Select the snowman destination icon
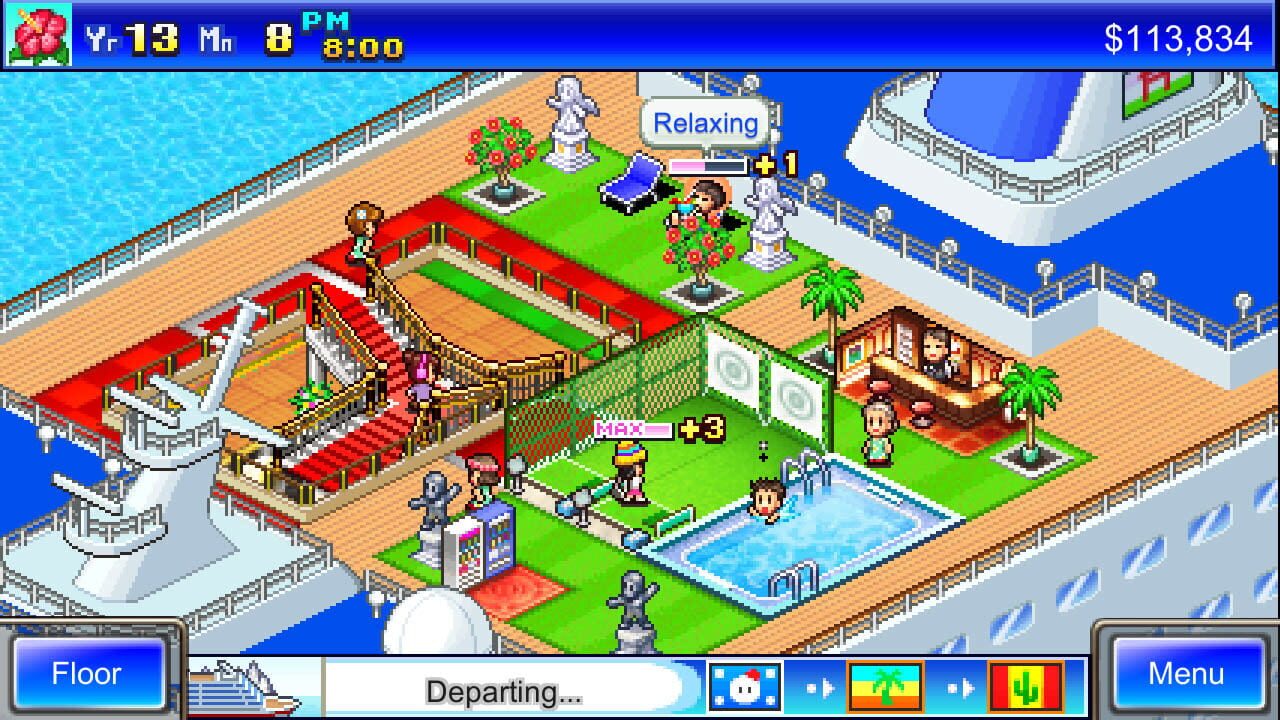1280x720 pixels. click(745, 687)
